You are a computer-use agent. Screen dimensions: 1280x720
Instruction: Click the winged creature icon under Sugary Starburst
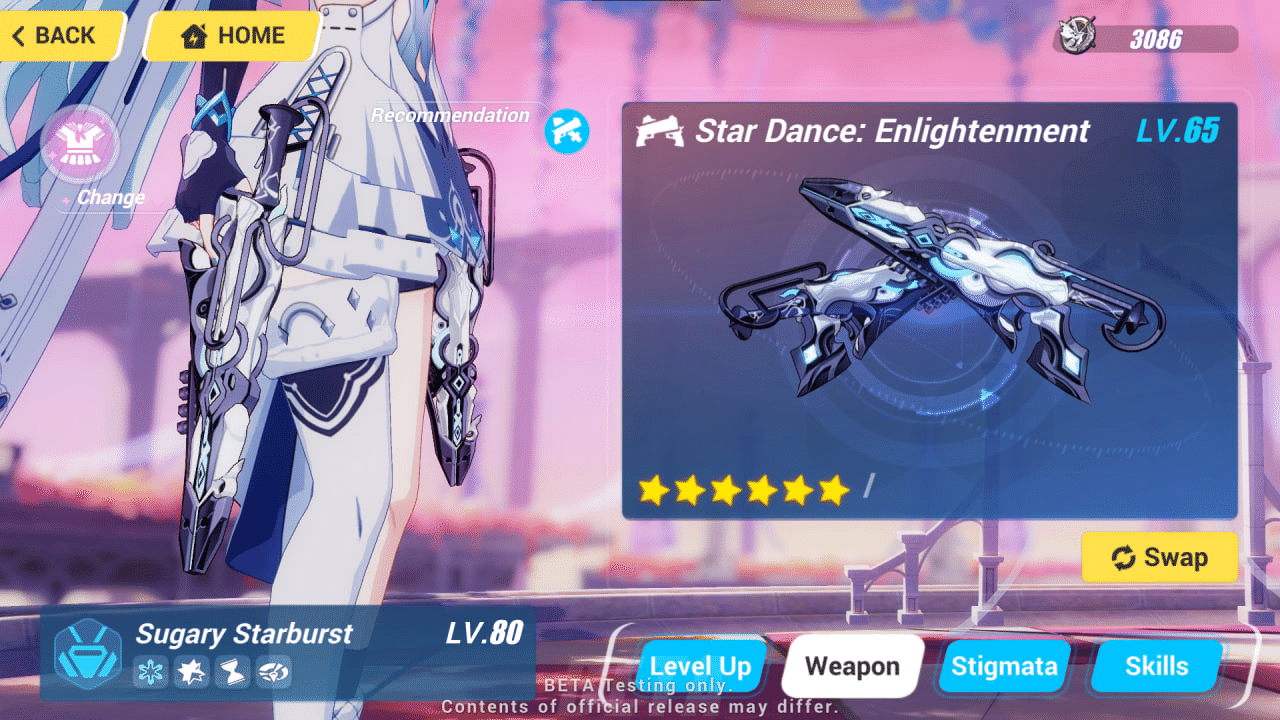tap(273, 673)
